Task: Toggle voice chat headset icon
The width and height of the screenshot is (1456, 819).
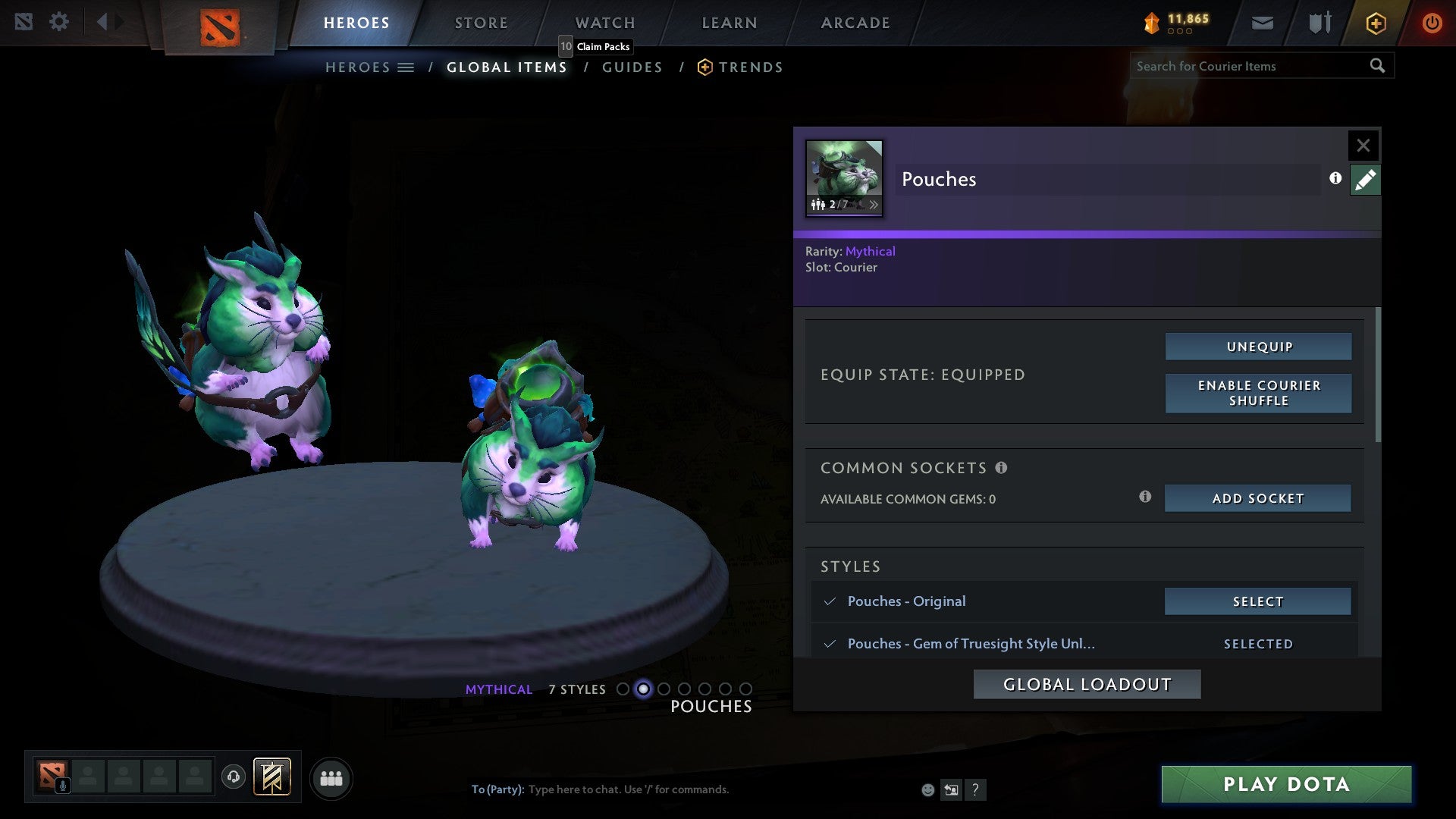Action: [x=235, y=777]
